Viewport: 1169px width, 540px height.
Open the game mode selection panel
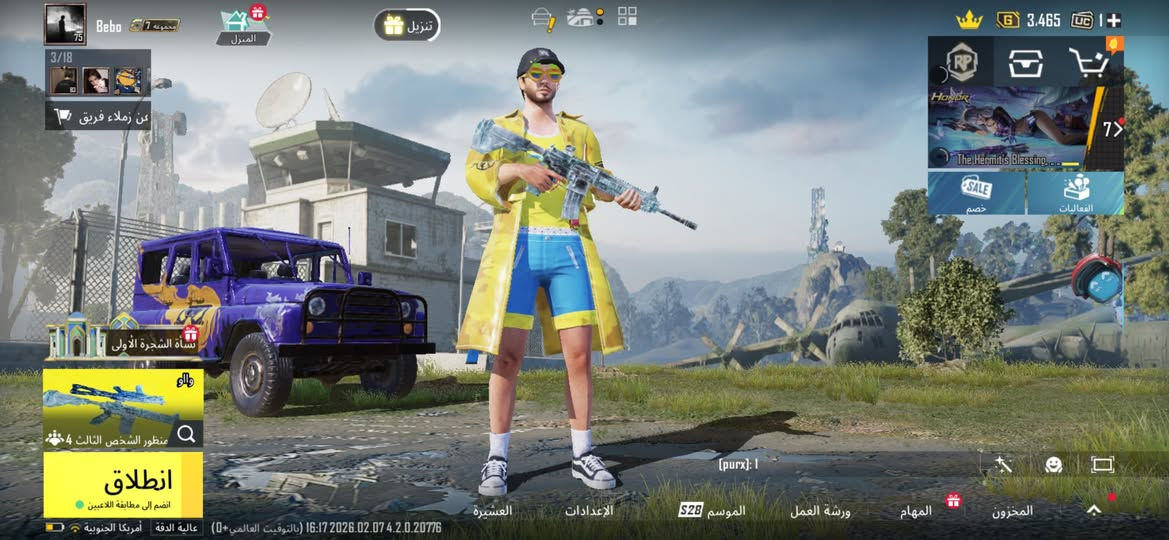pos(122,408)
